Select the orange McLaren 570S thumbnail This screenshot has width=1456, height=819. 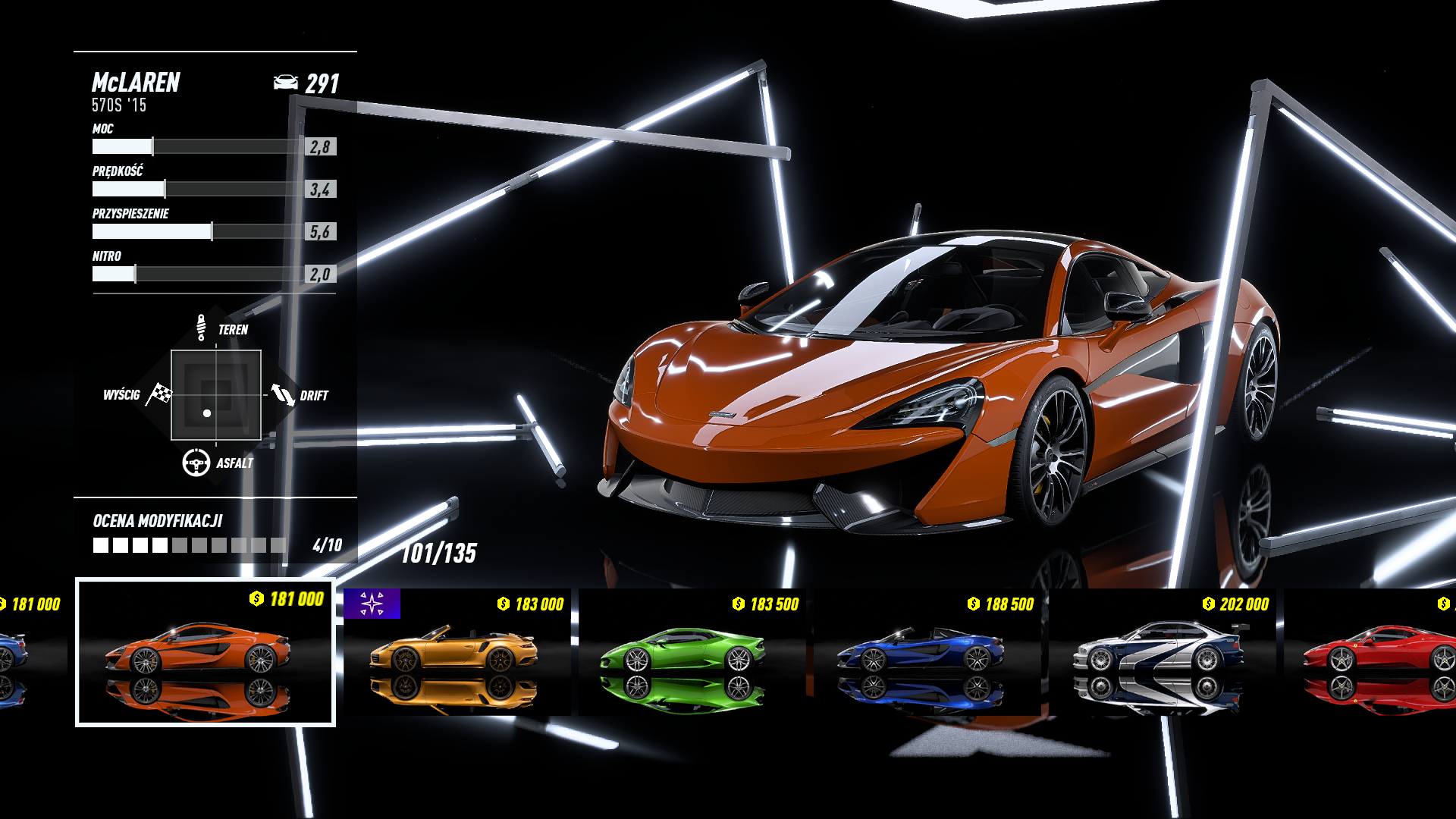205,652
